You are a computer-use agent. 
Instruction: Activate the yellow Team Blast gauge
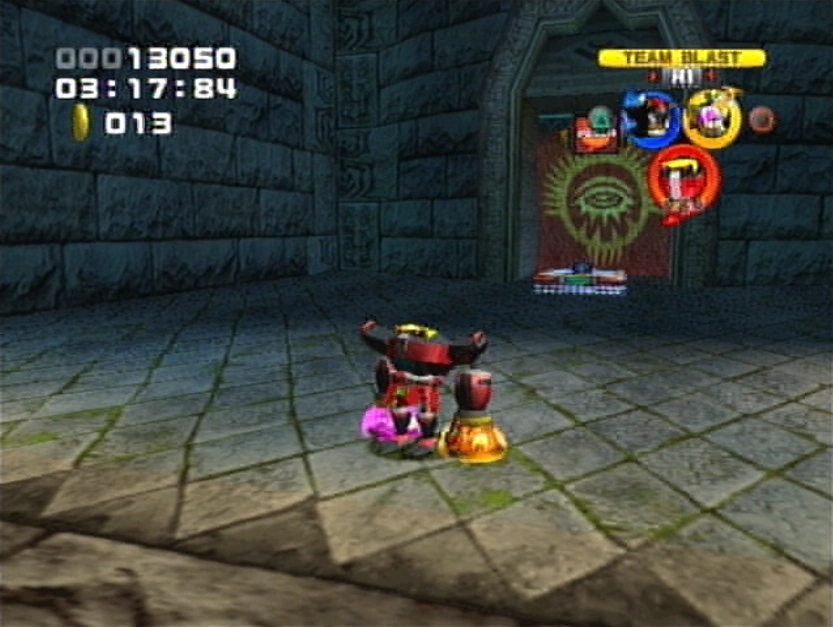(681, 58)
